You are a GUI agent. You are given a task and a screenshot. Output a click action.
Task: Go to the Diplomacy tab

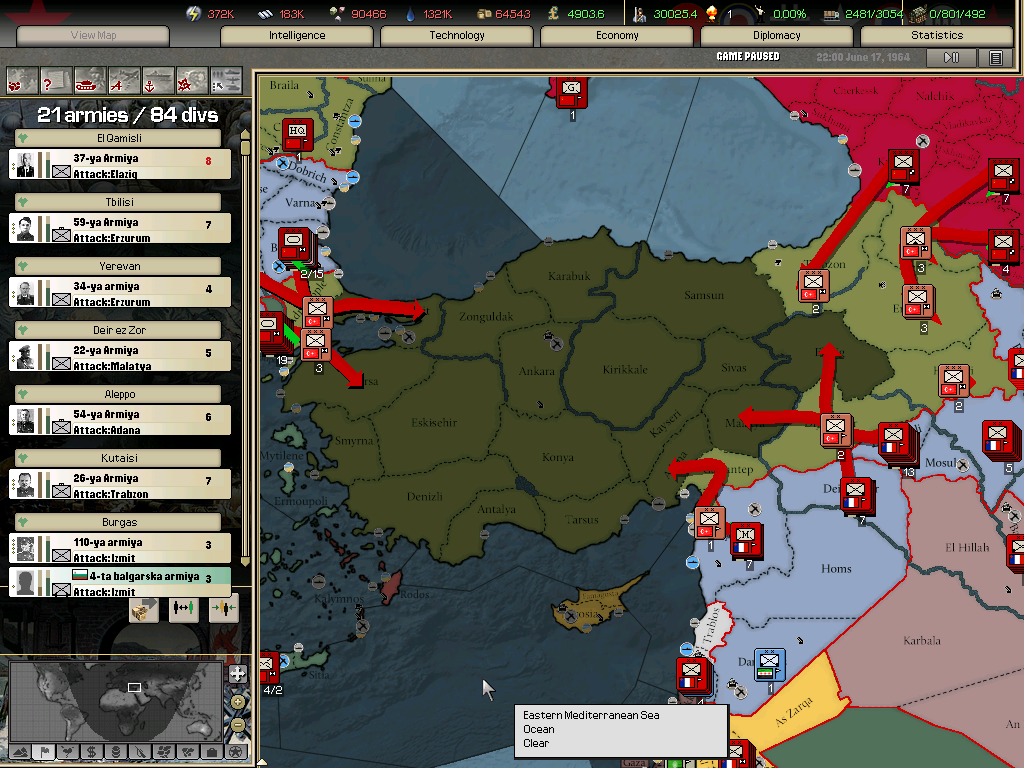pyautogui.click(x=777, y=35)
